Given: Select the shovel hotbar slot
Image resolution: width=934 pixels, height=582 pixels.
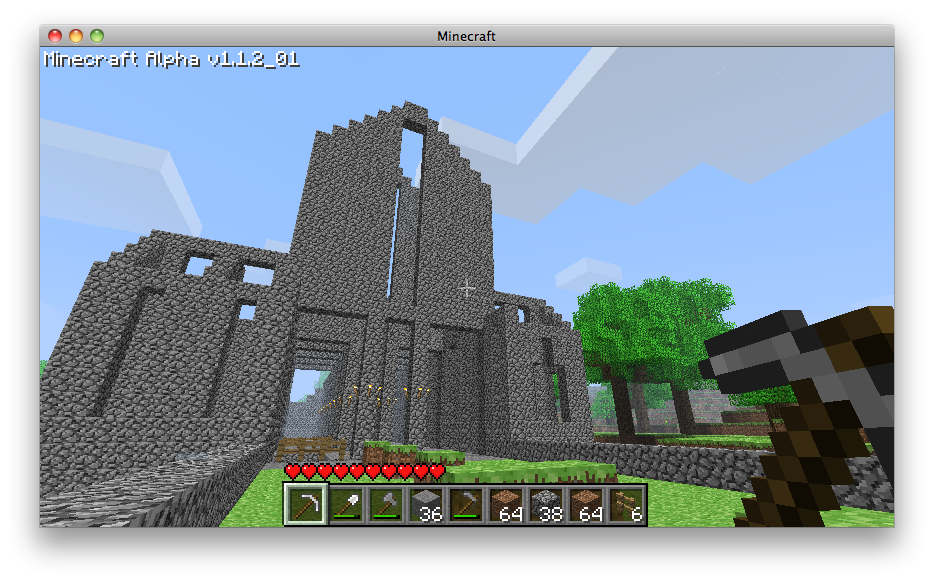Looking at the screenshot, I should (345, 505).
